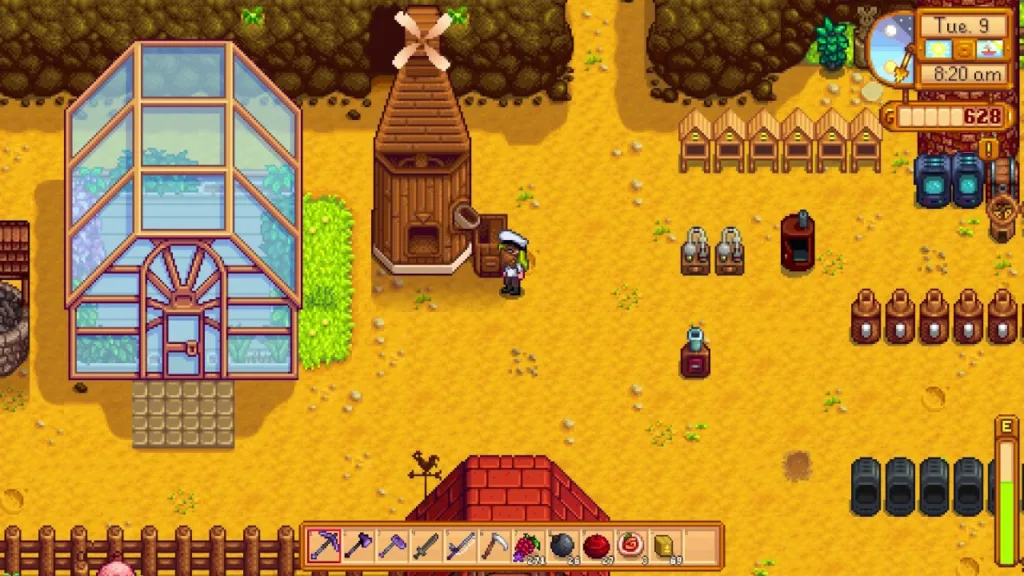Select the pickaxe in the hotbar

(324, 546)
